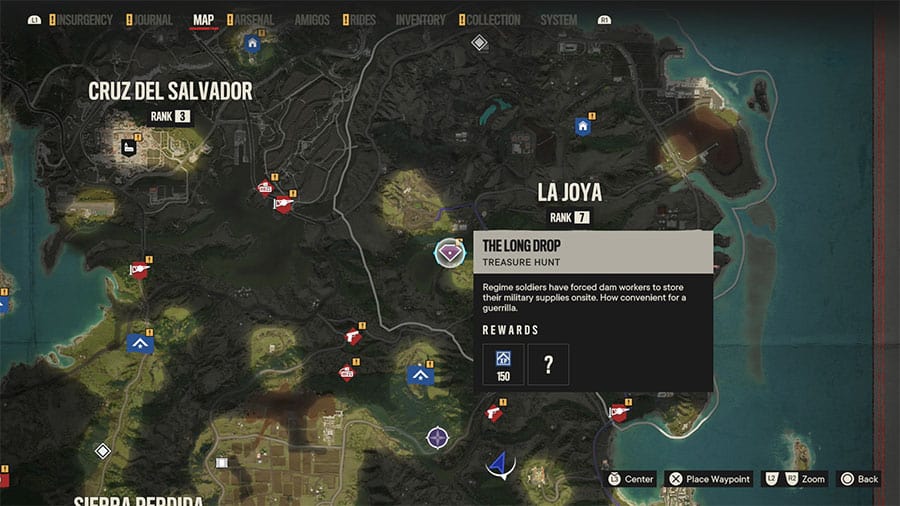Screen dimensions: 900x506
Task: Click the player position arrow on map
Action: [499, 465]
